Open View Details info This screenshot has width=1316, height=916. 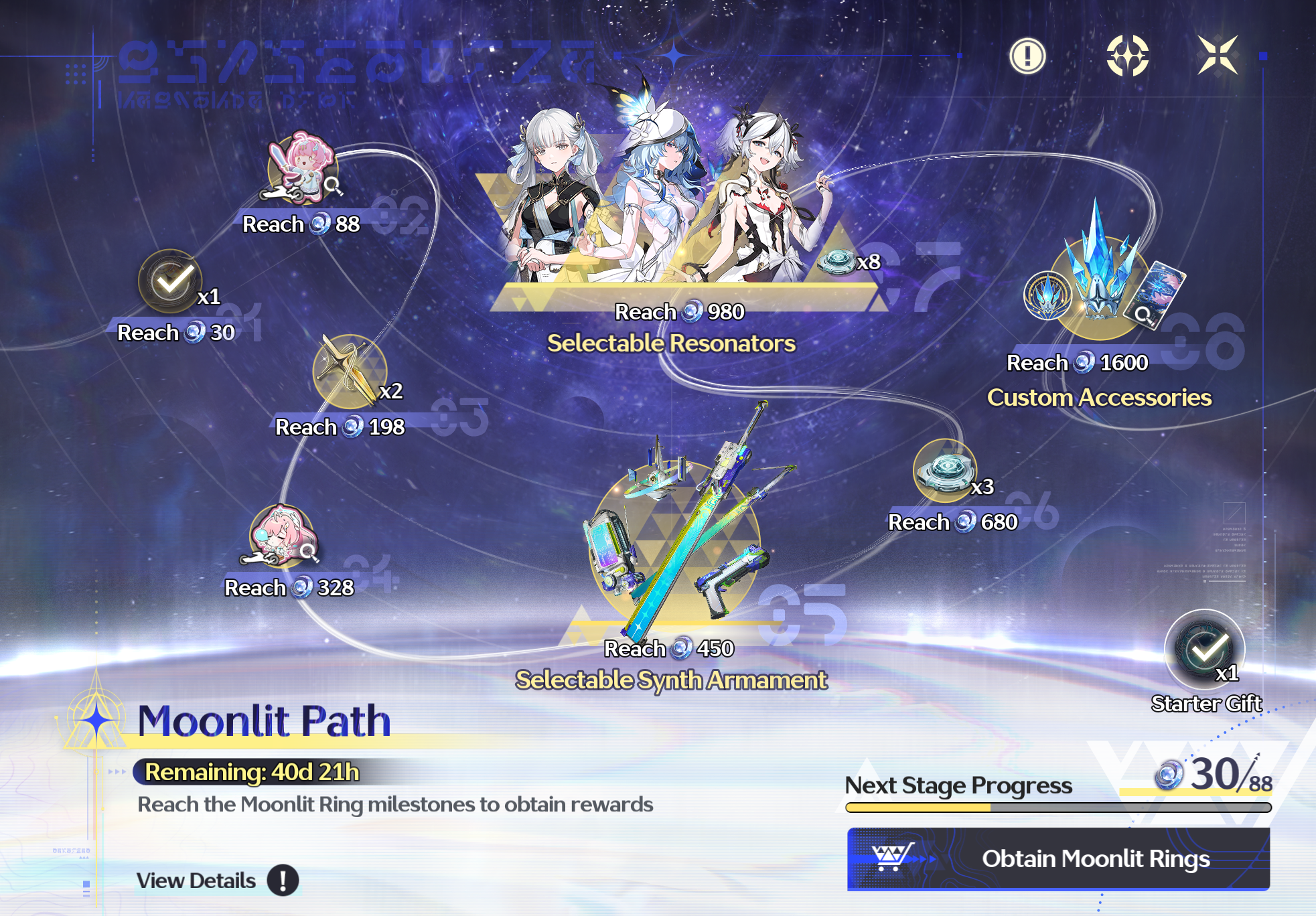click(282, 880)
